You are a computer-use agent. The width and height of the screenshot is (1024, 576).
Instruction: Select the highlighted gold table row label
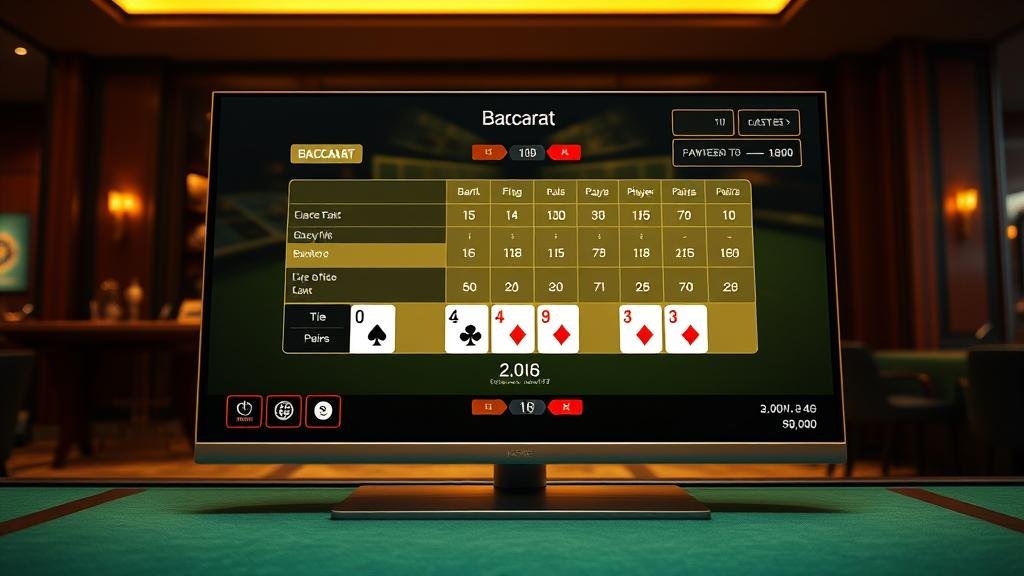[x=366, y=254]
